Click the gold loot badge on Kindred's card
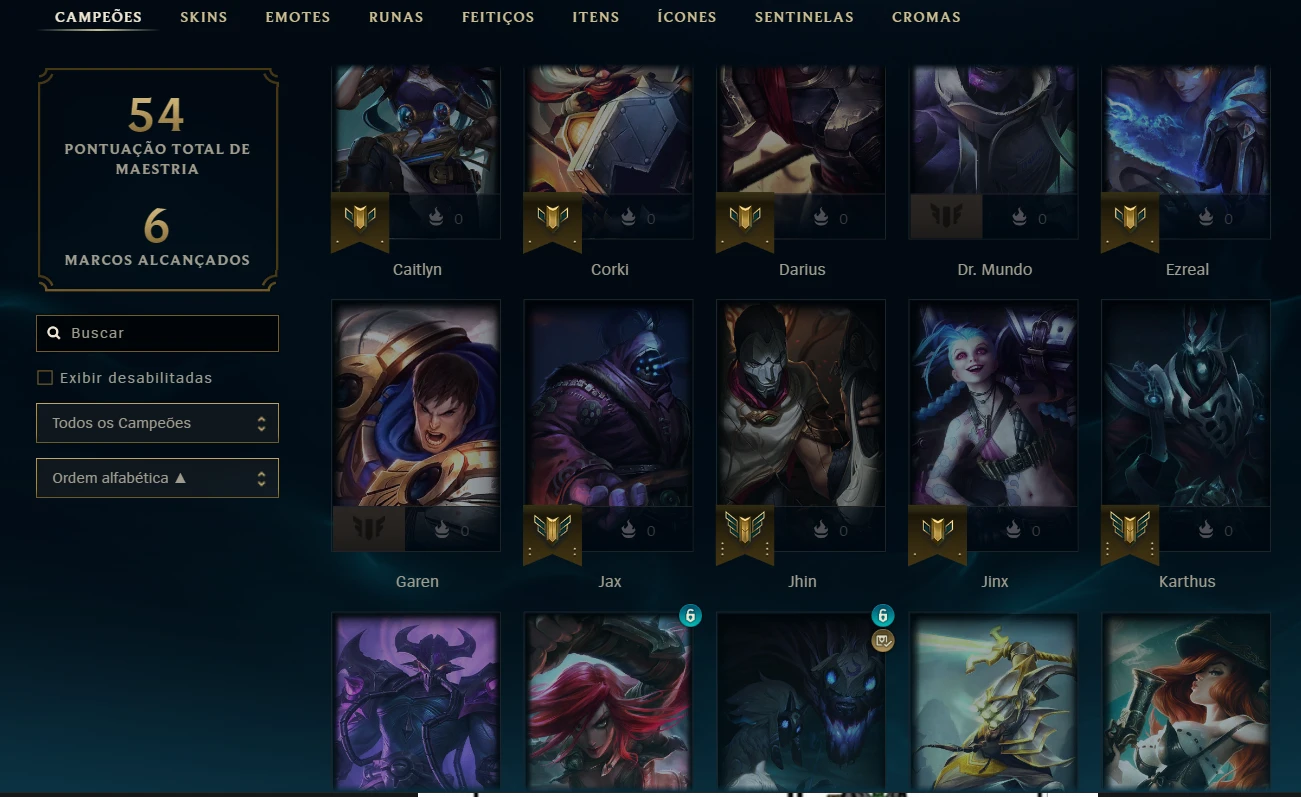The height and width of the screenshot is (797, 1301). coord(882,641)
